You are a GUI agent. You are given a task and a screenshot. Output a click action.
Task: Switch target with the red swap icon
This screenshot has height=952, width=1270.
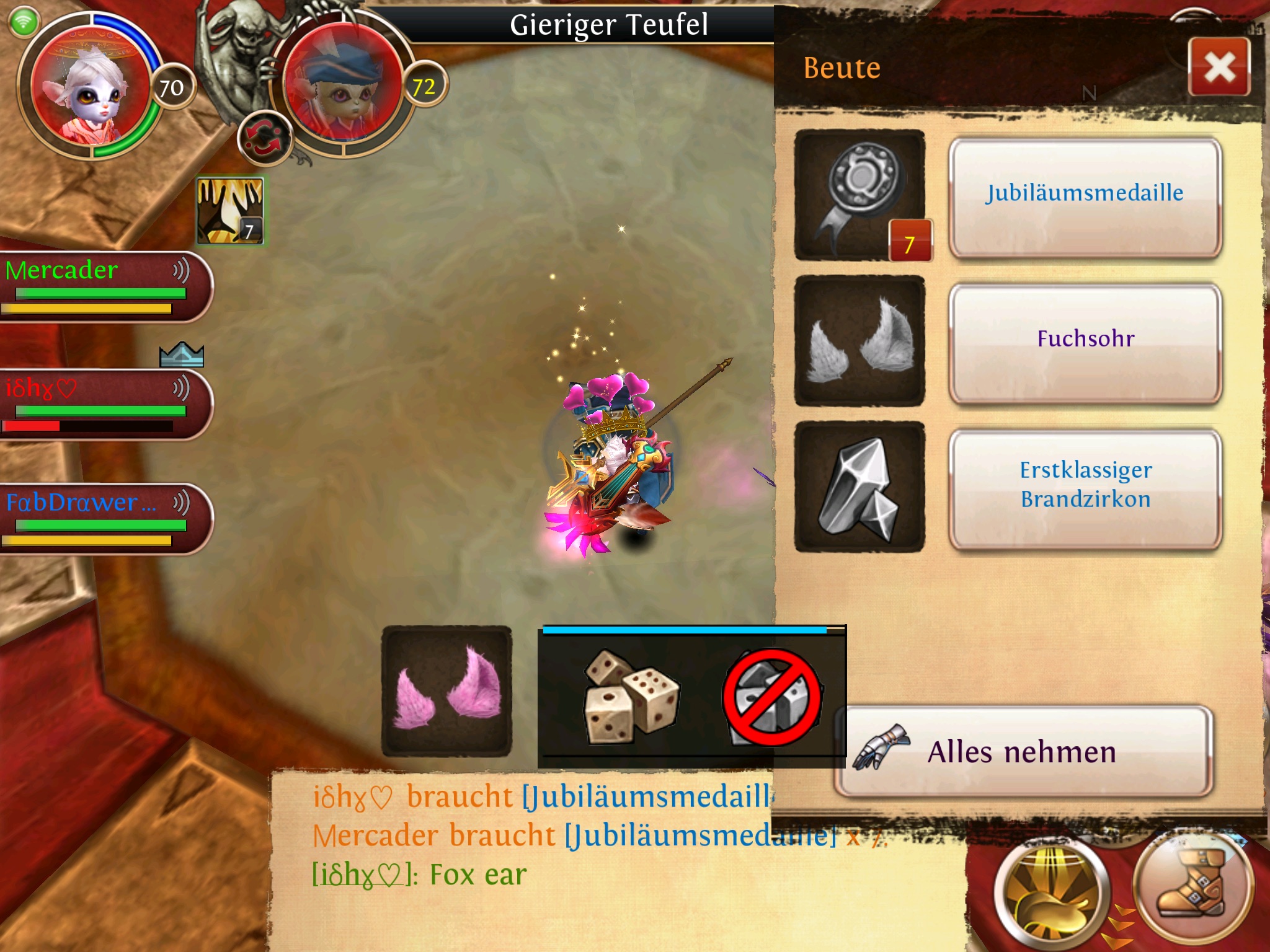point(264,138)
